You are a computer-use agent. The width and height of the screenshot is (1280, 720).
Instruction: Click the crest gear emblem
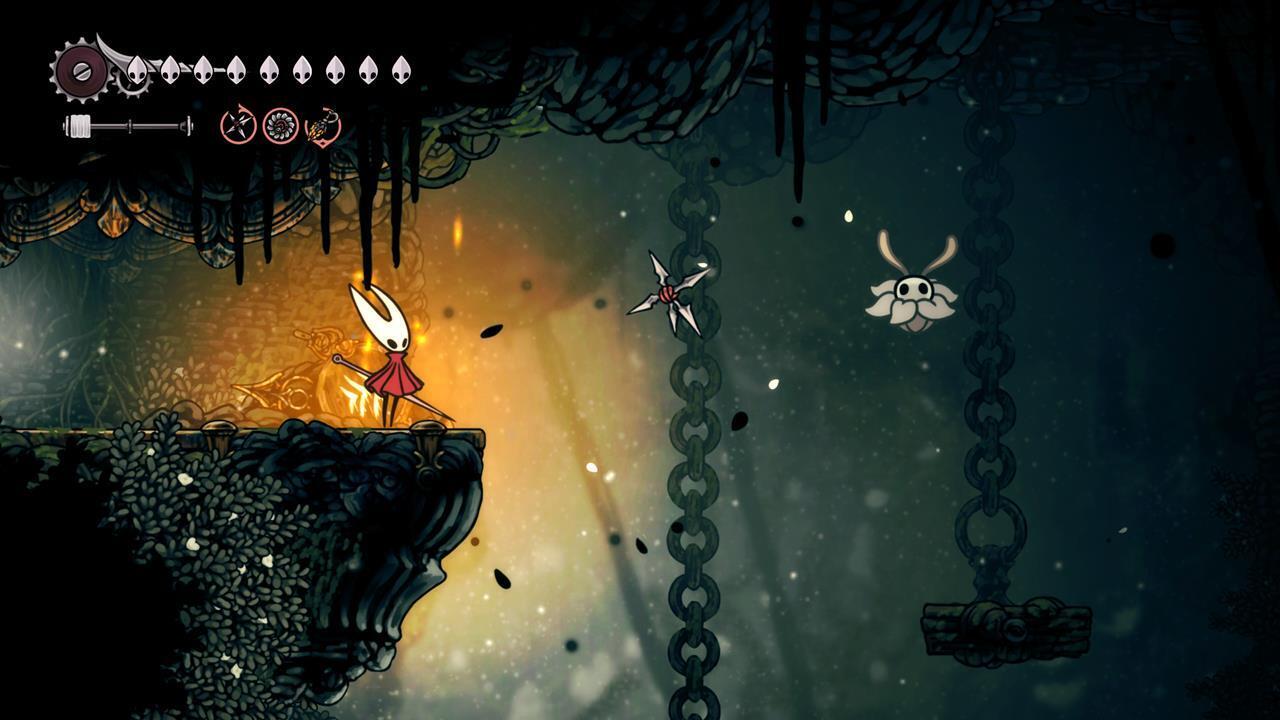coord(78,72)
